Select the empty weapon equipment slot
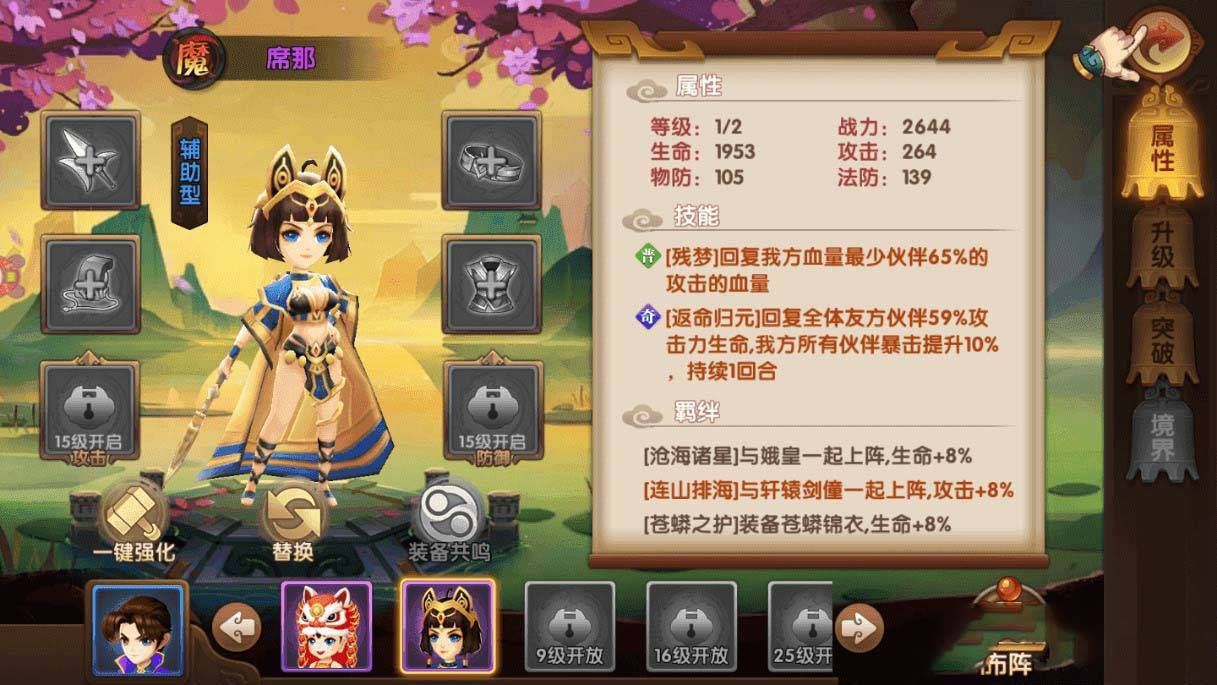Image resolution: width=1217 pixels, height=685 pixels. pos(90,160)
